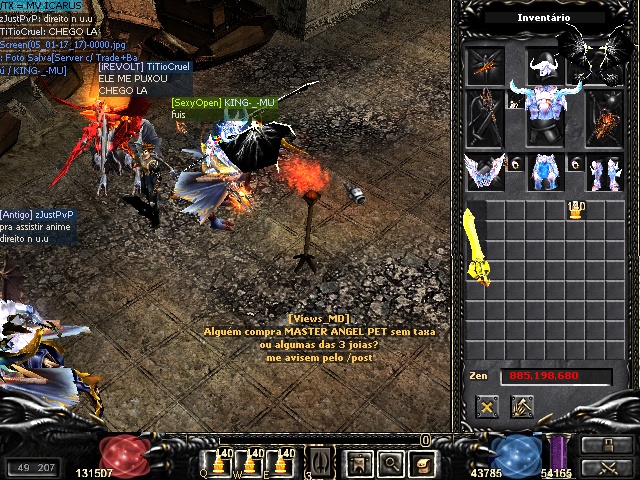Click the Zen amount field

(544, 376)
